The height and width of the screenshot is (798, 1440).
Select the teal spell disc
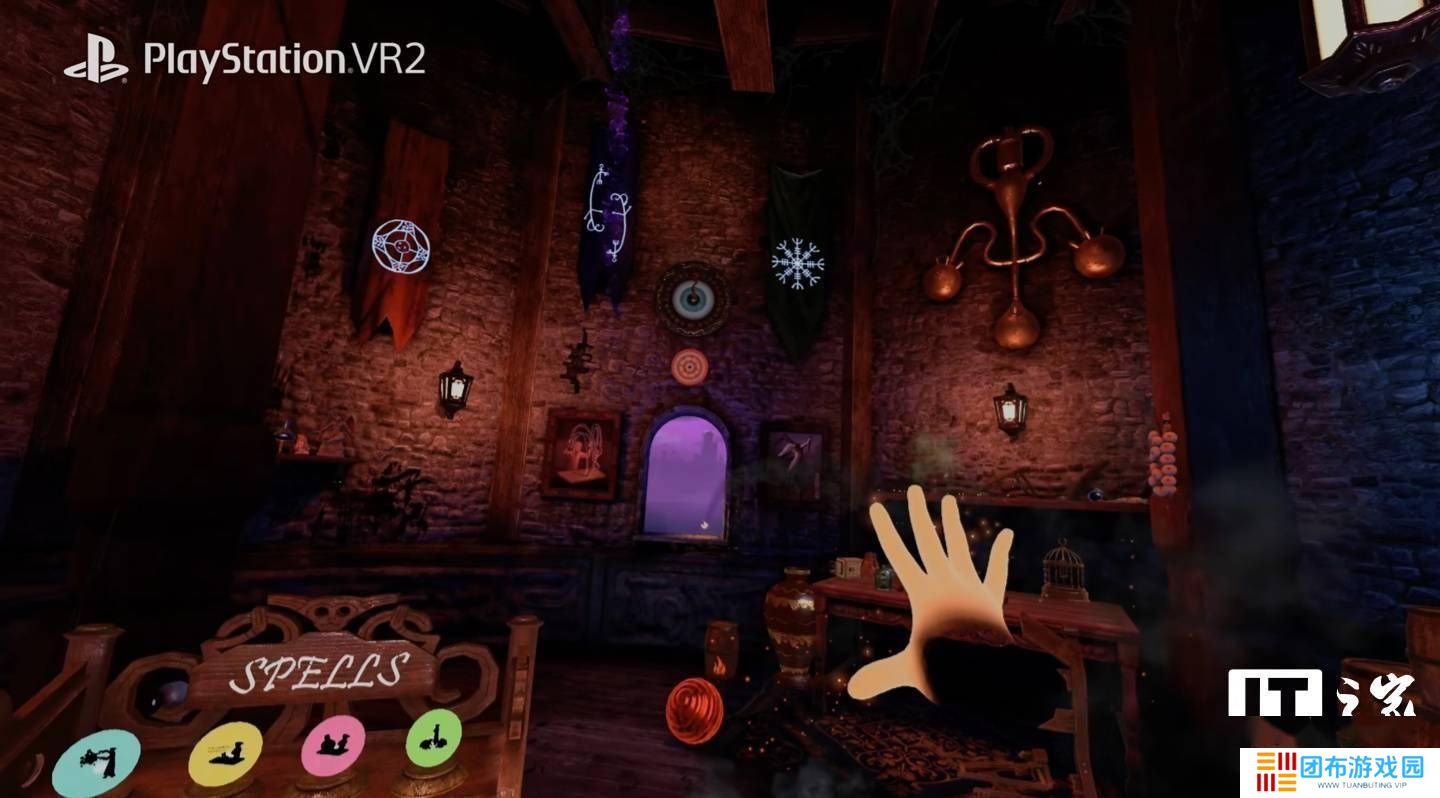96,764
